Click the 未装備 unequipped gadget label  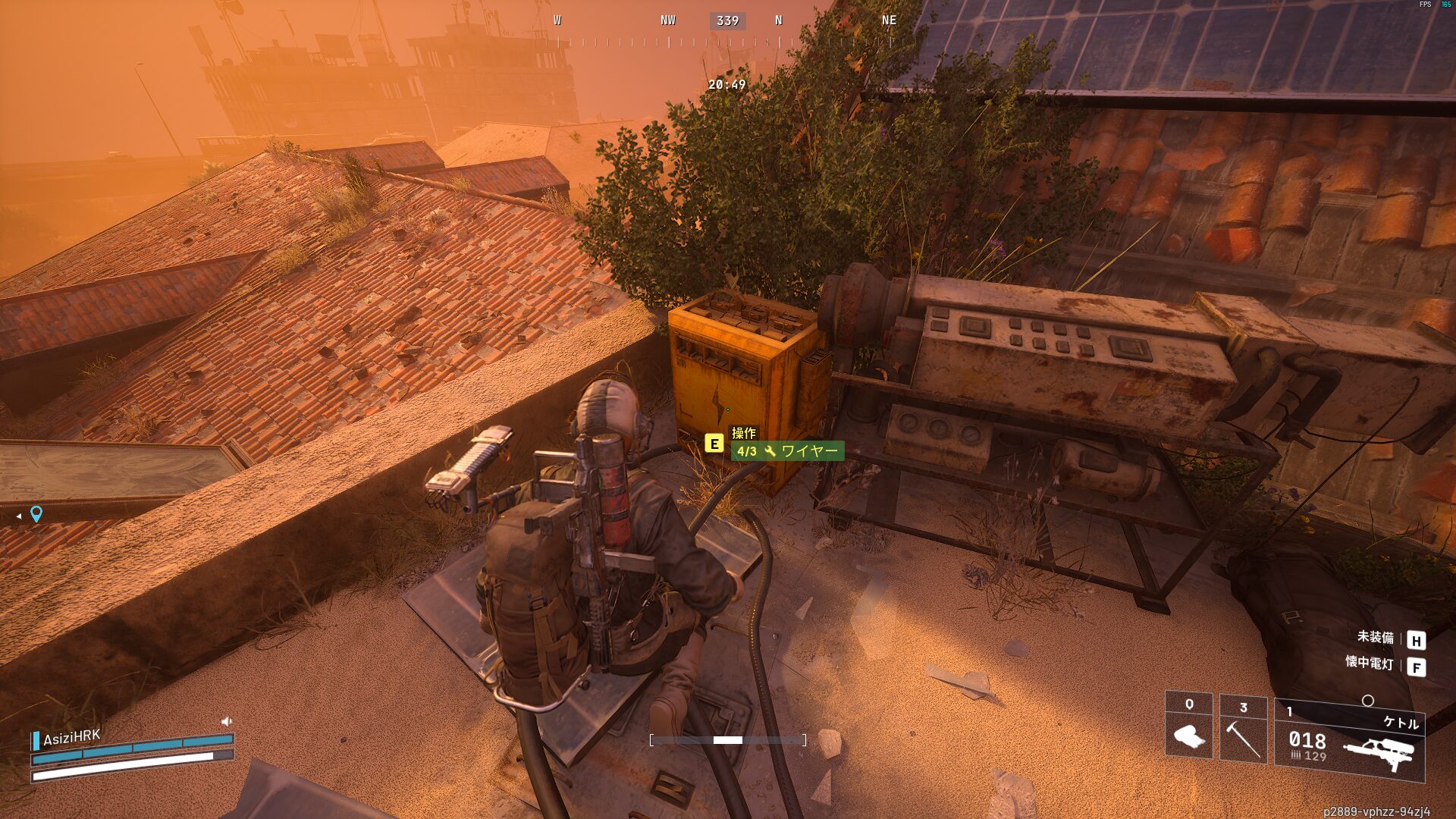(x=1375, y=637)
